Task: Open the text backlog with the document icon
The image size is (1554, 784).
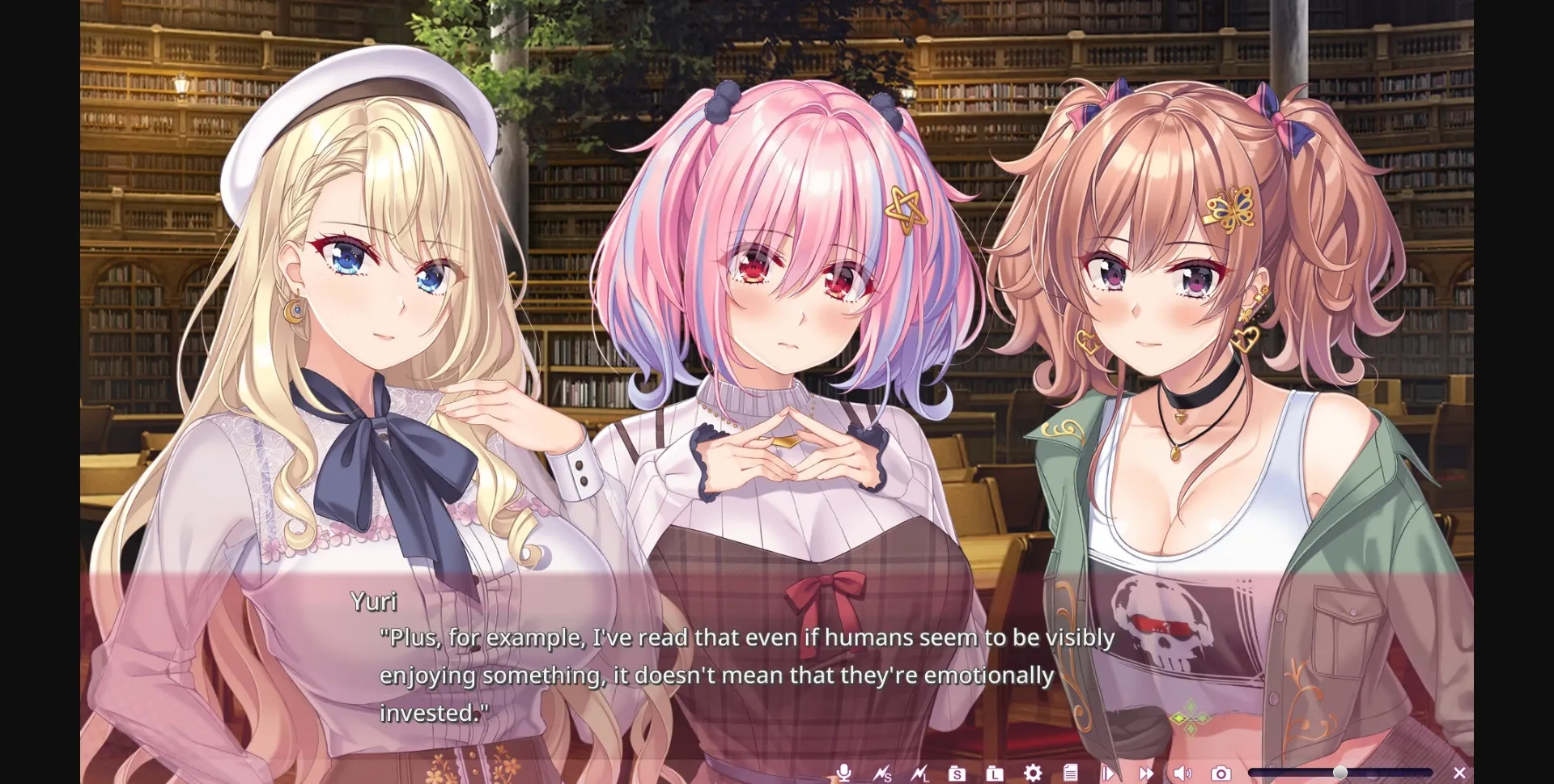Action: pos(1069,773)
